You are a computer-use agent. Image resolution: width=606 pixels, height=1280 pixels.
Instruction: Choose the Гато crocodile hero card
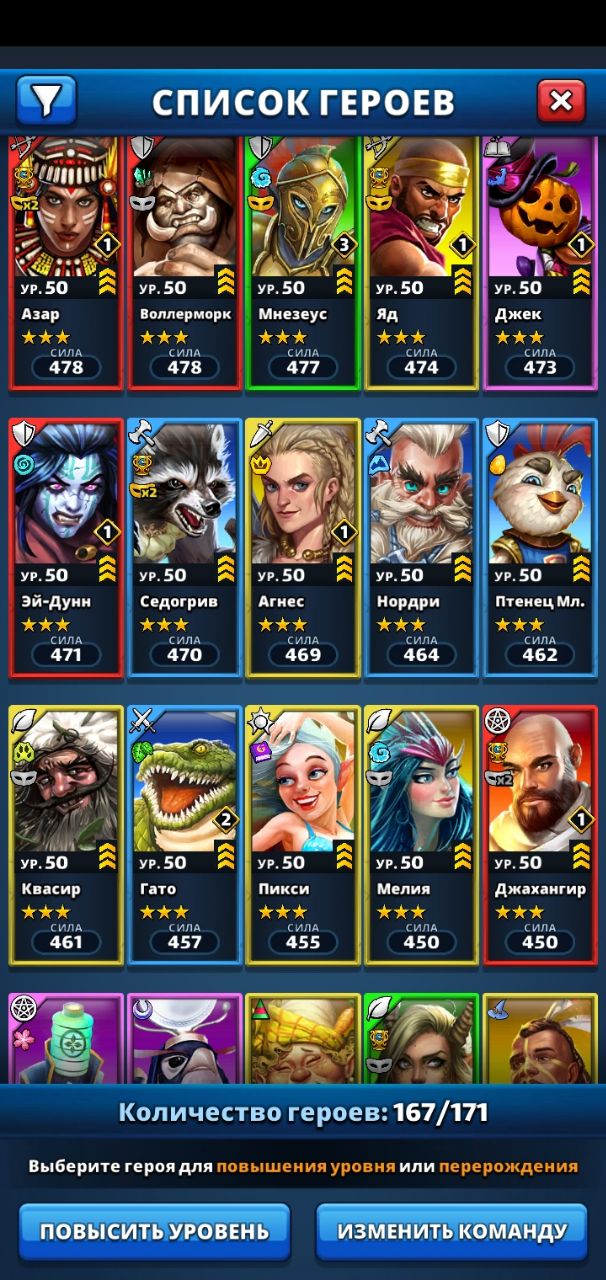click(184, 836)
